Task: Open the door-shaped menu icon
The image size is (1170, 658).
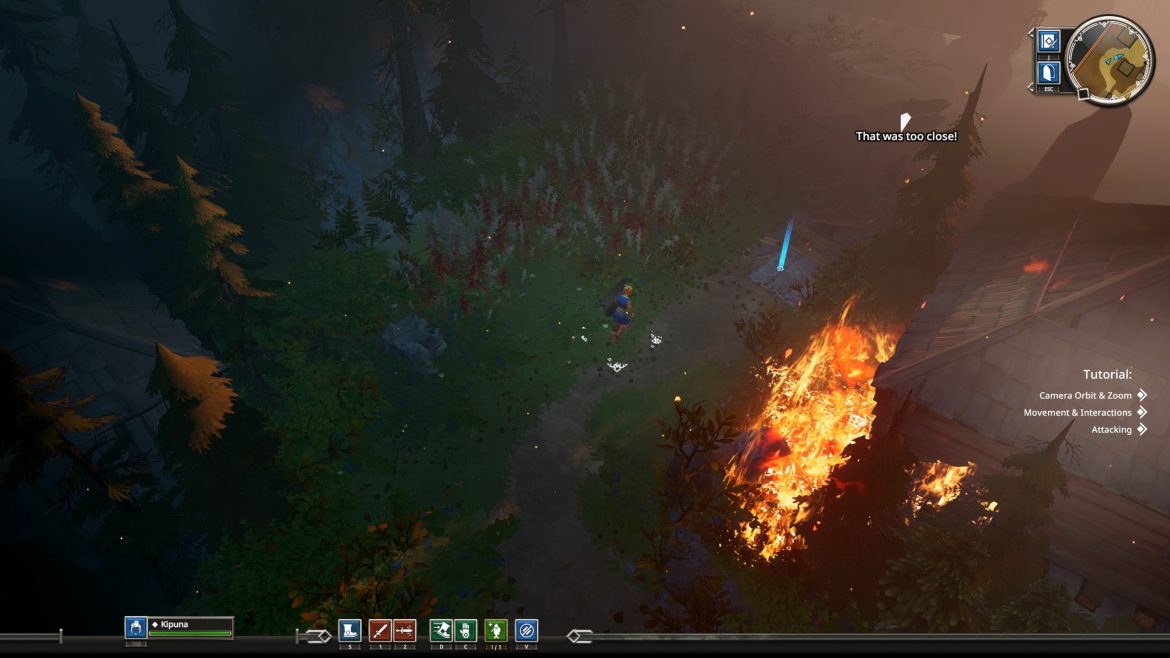Action: (1048, 72)
